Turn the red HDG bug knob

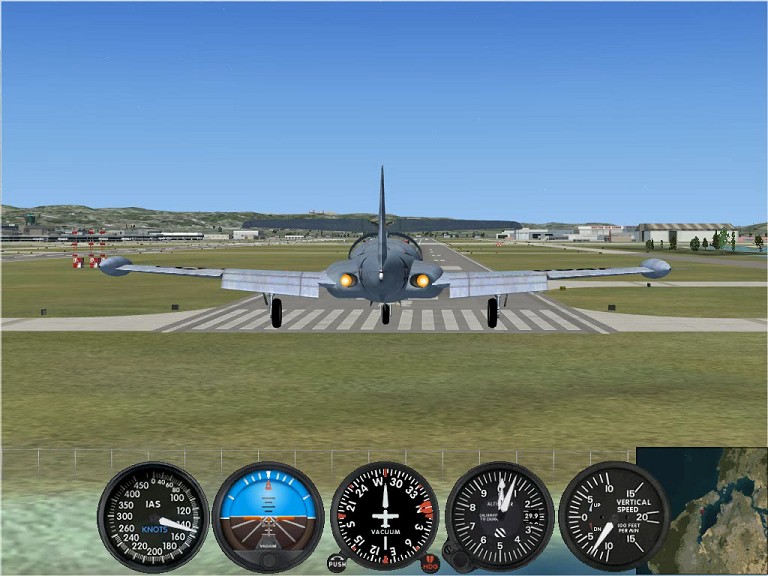pyautogui.click(x=431, y=563)
